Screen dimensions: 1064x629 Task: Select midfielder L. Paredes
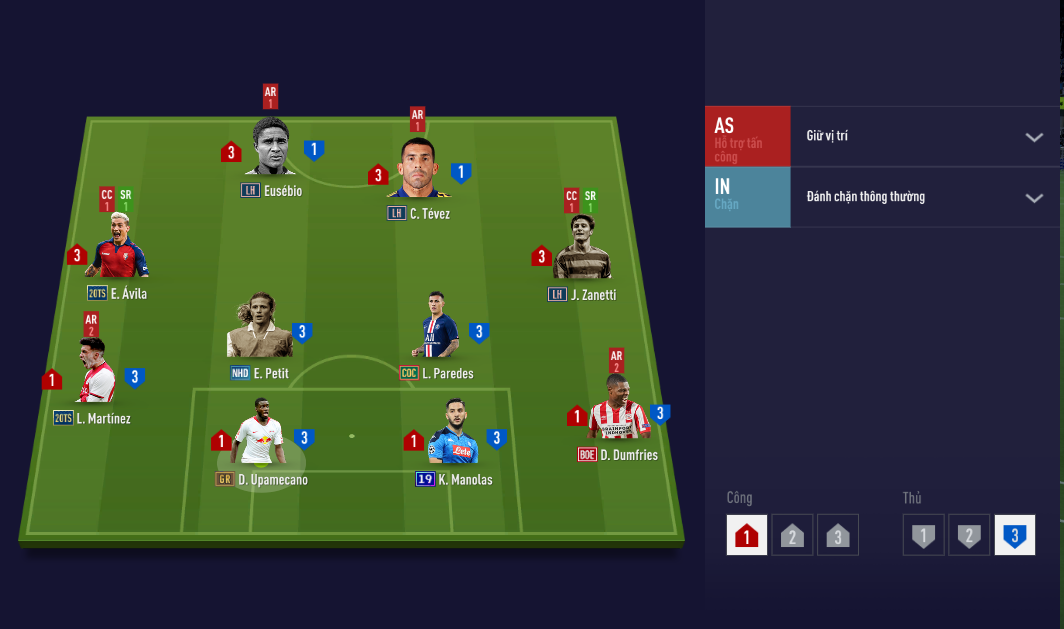click(x=438, y=328)
